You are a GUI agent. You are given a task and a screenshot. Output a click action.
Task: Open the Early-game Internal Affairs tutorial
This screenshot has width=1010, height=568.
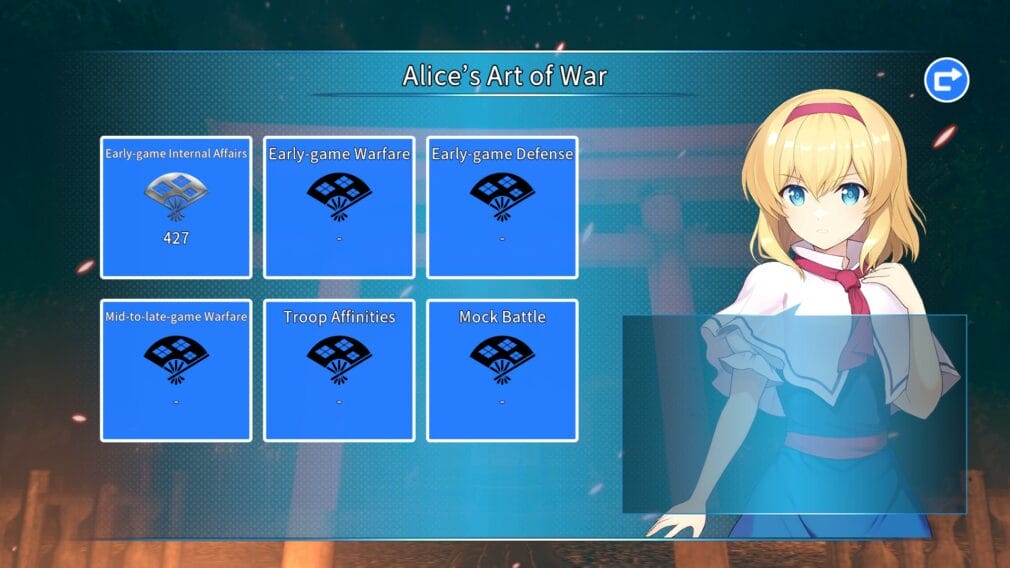point(176,207)
